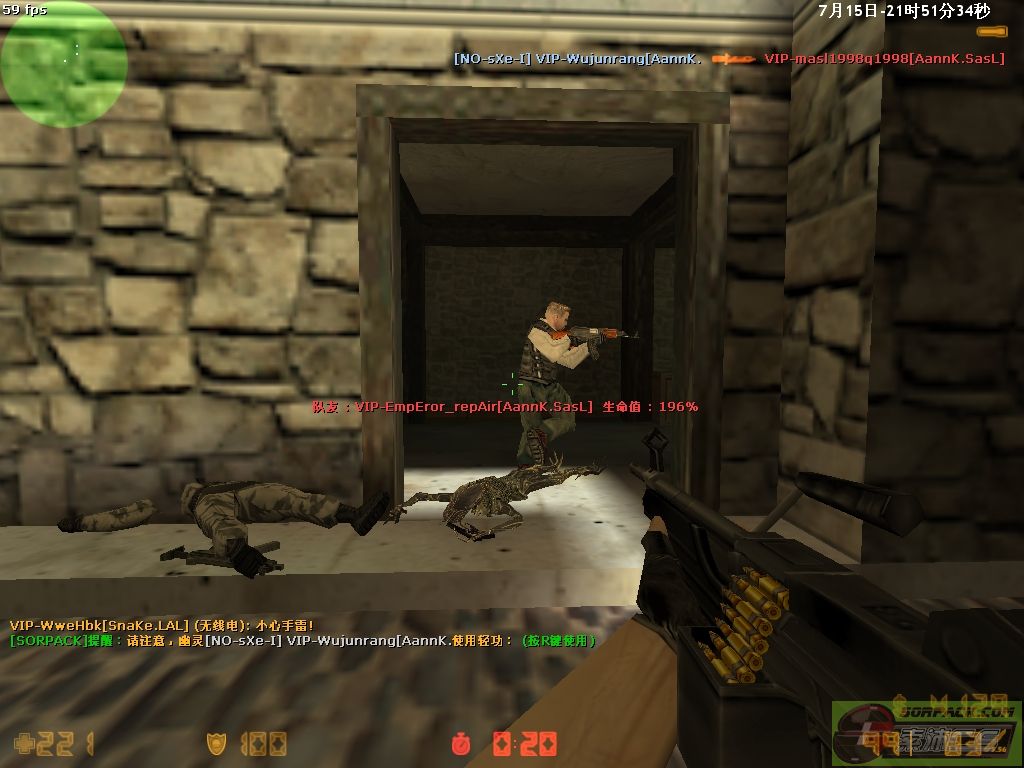Select the green SORPACK notice chat line
1024x768 pixels.
tap(303, 640)
